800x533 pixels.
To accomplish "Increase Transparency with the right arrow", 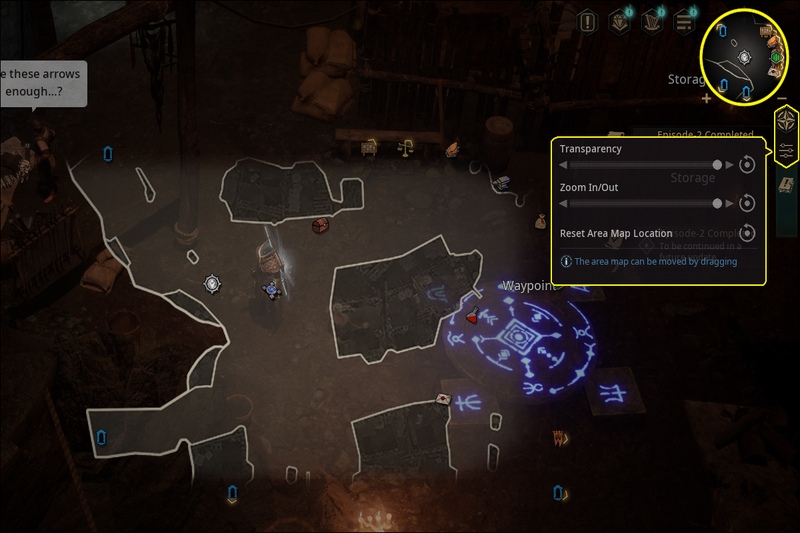I will (x=730, y=165).
